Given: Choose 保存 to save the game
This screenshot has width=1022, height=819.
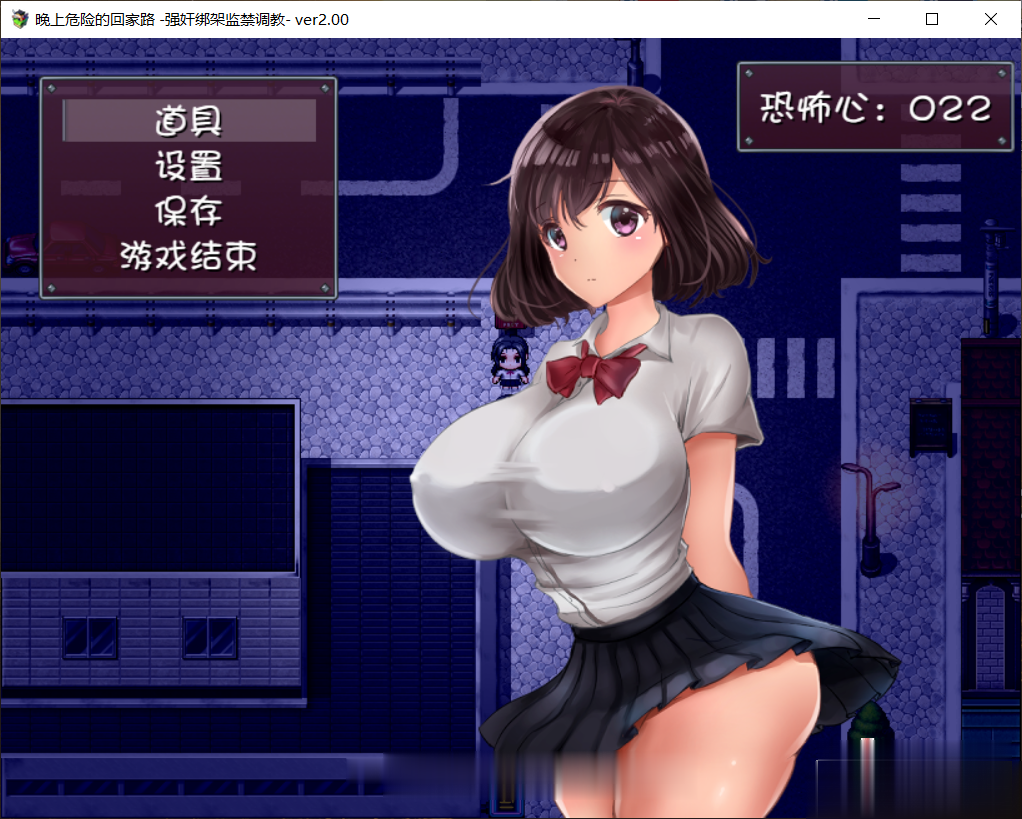Looking at the screenshot, I should [189, 211].
